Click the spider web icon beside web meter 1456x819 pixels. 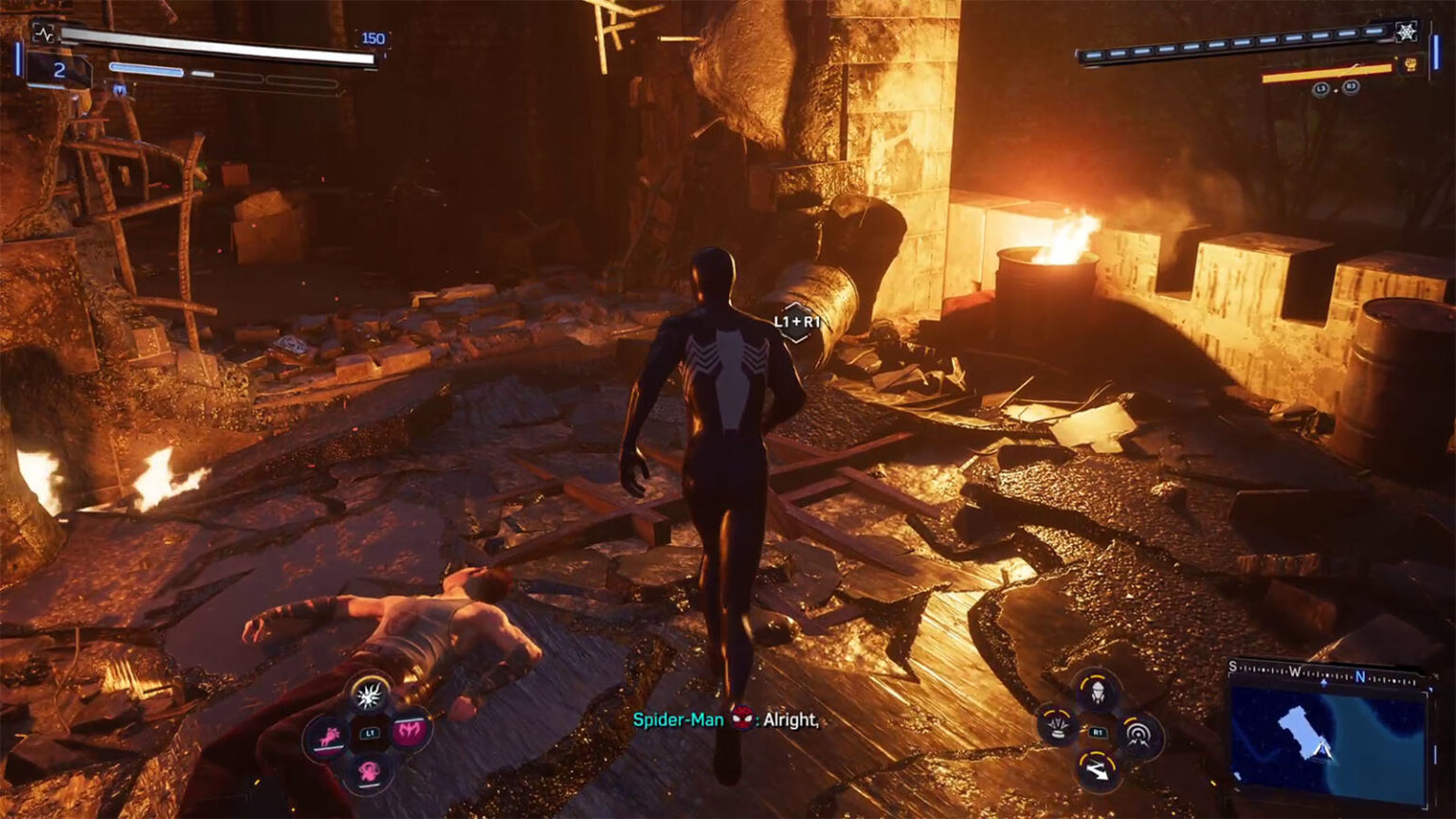pyautogui.click(x=1407, y=31)
